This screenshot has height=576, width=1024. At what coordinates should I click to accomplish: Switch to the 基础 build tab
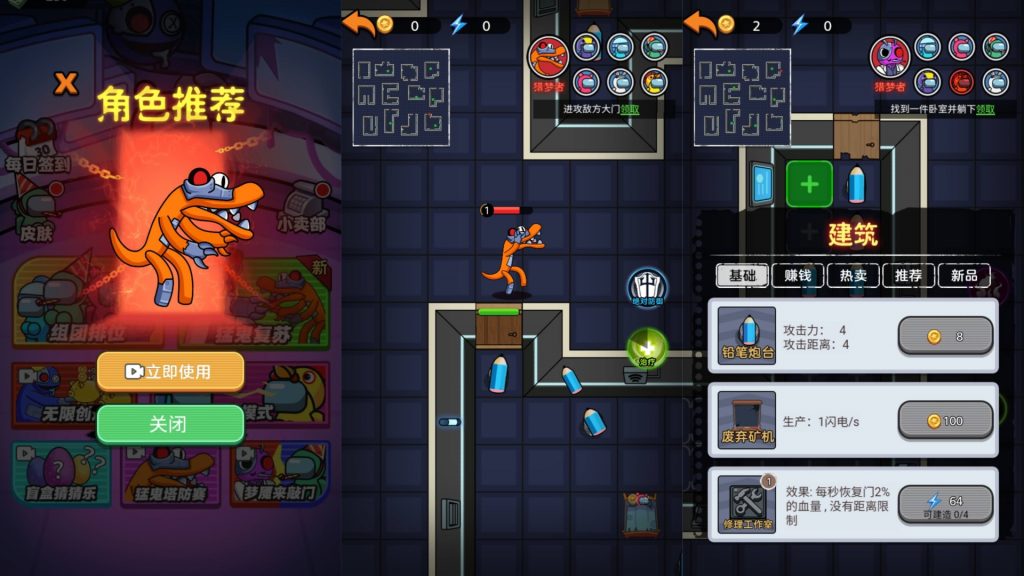point(741,276)
